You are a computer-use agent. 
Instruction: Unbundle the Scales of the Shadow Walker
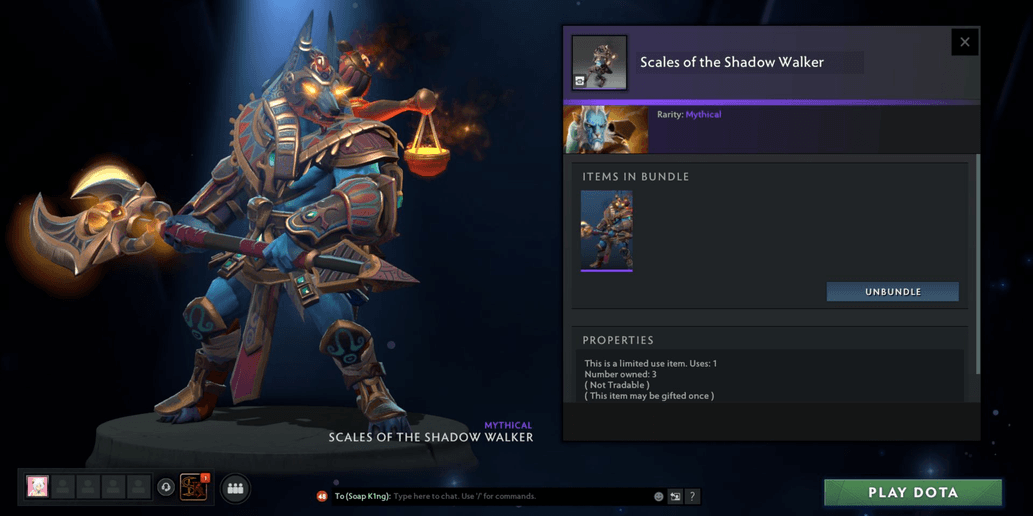tap(892, 292)
